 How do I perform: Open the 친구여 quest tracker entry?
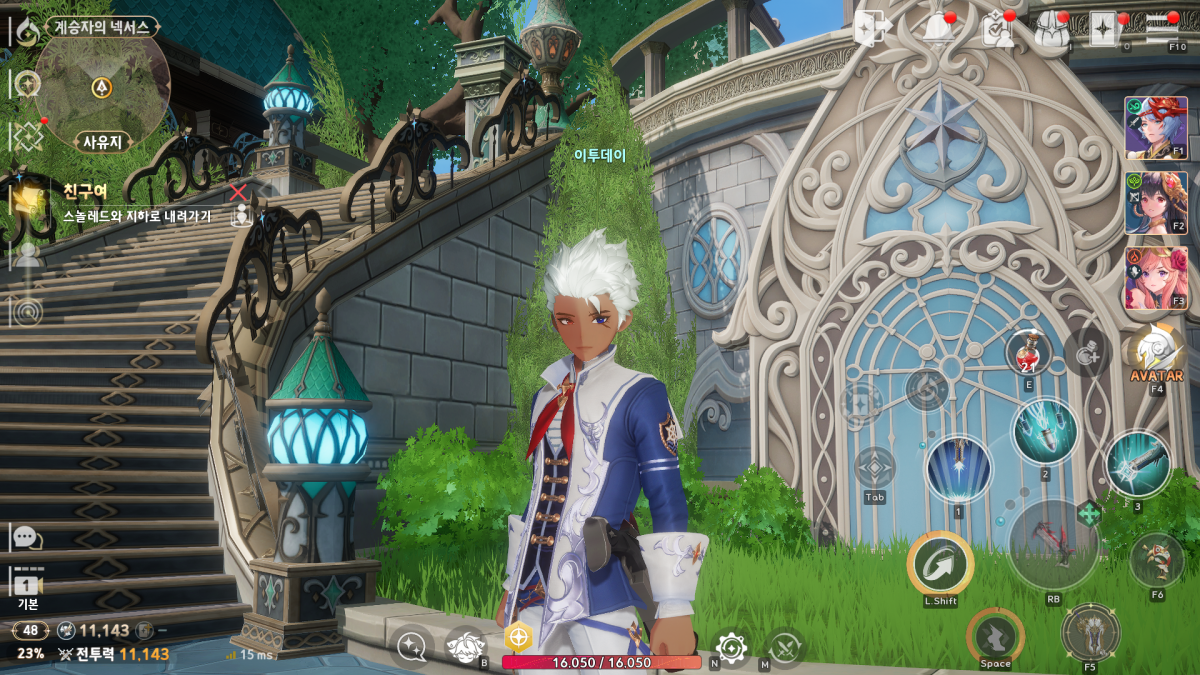pyautogui.click(x=120, y=200)
